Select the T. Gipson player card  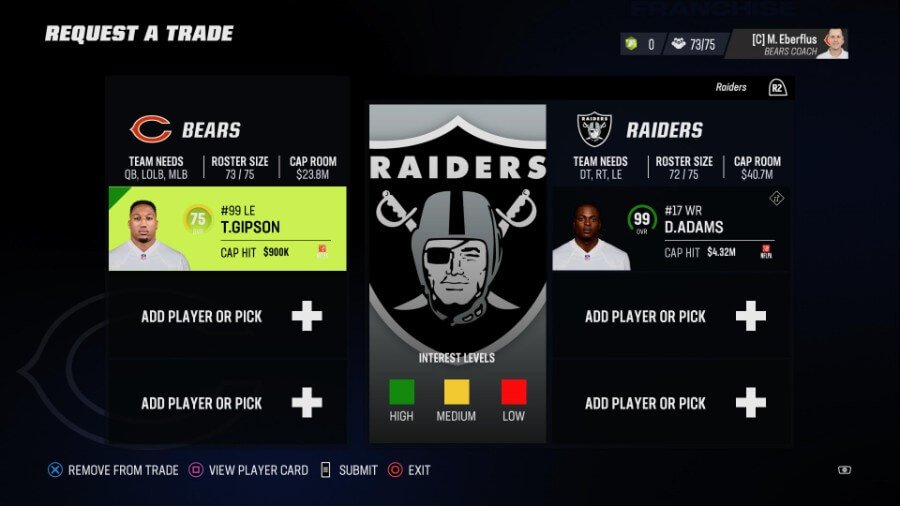tap(227, 229)
